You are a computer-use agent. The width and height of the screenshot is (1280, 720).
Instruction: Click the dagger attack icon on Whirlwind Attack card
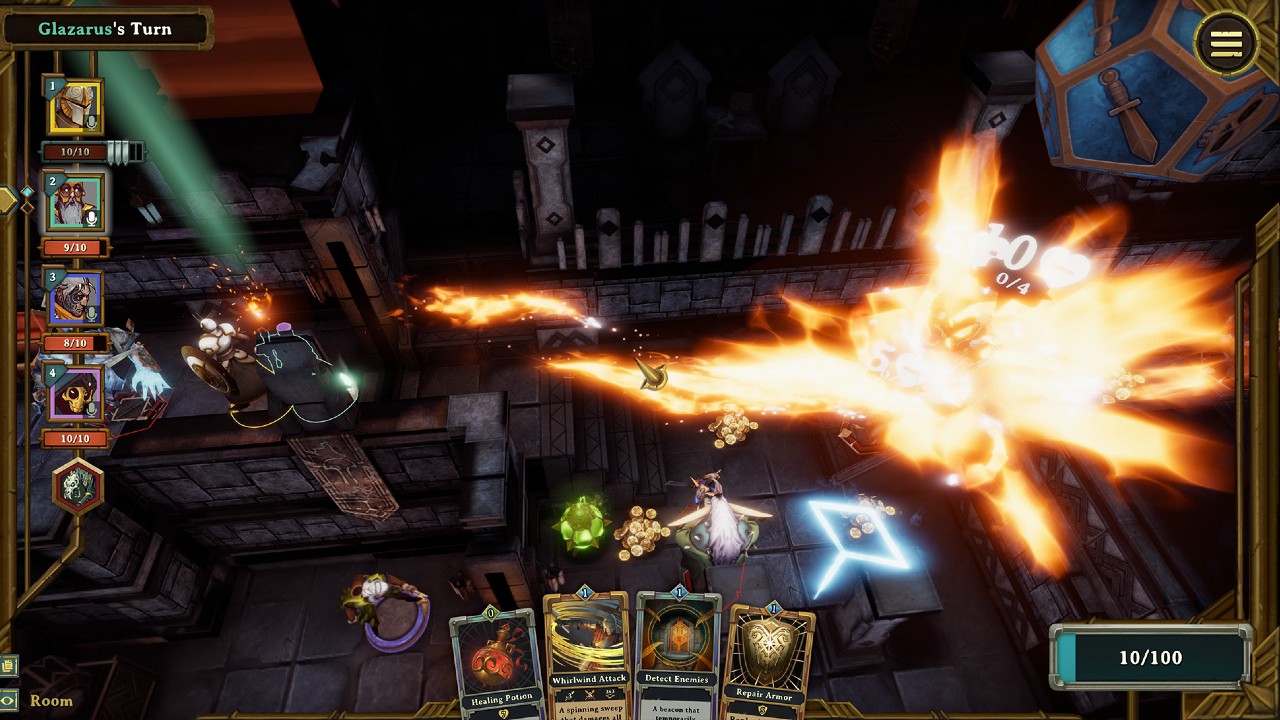(569, 695)
